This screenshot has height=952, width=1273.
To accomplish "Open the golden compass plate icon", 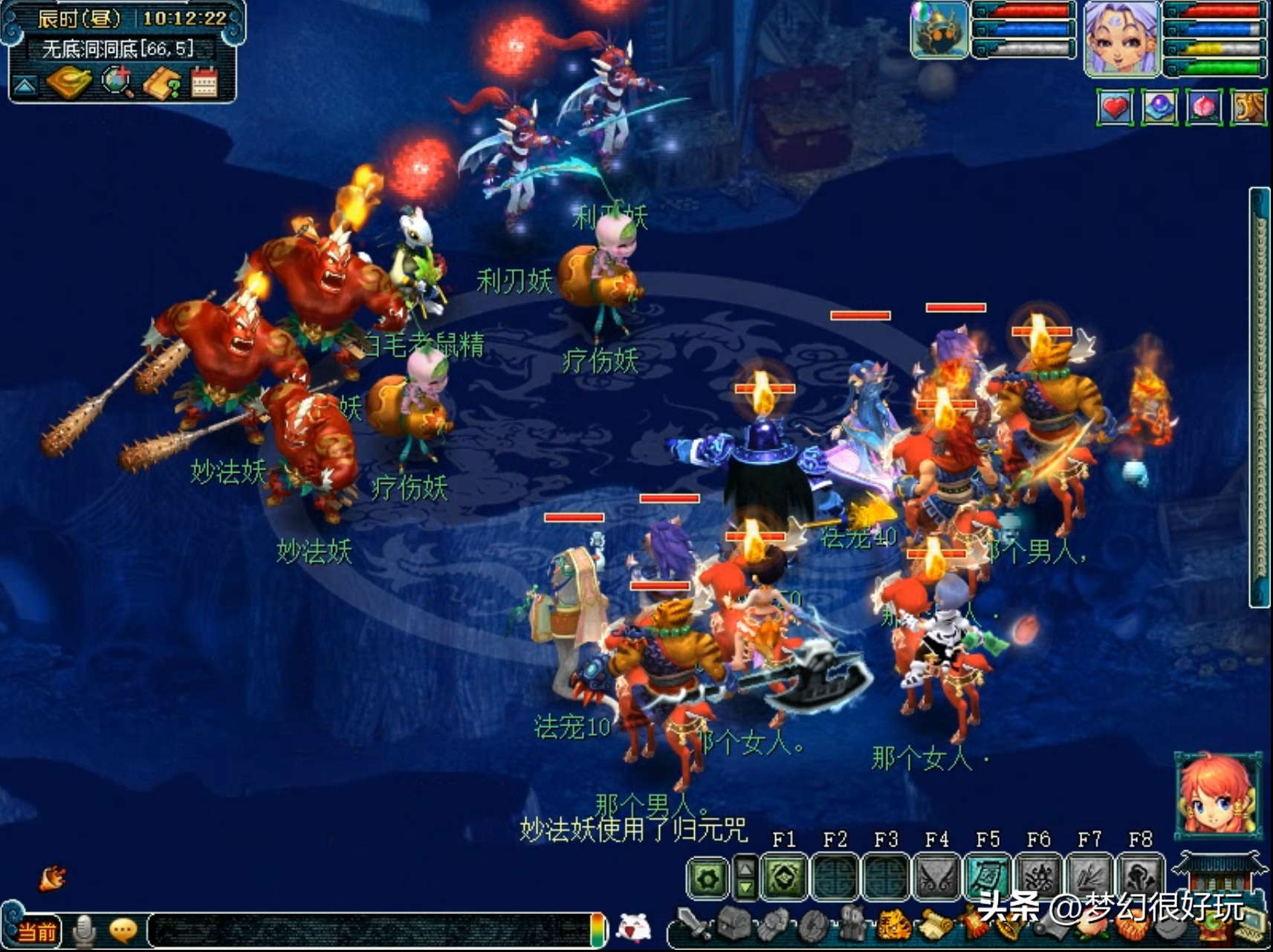I will pyautogui.click(x=68, y=82).
